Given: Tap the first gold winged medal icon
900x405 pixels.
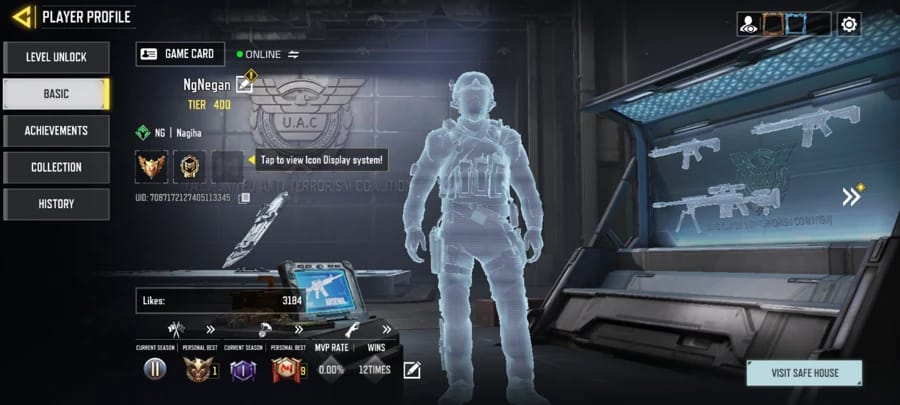Looking at the screenshot, I should (151, 165).
